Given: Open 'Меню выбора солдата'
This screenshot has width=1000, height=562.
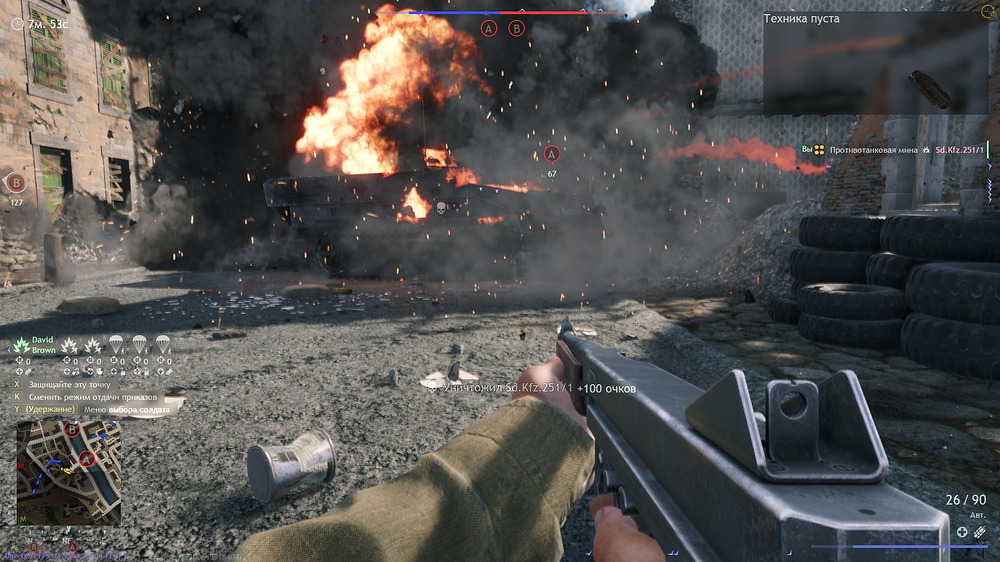Looking at the screenshot, I should click(x=126, y=409).
